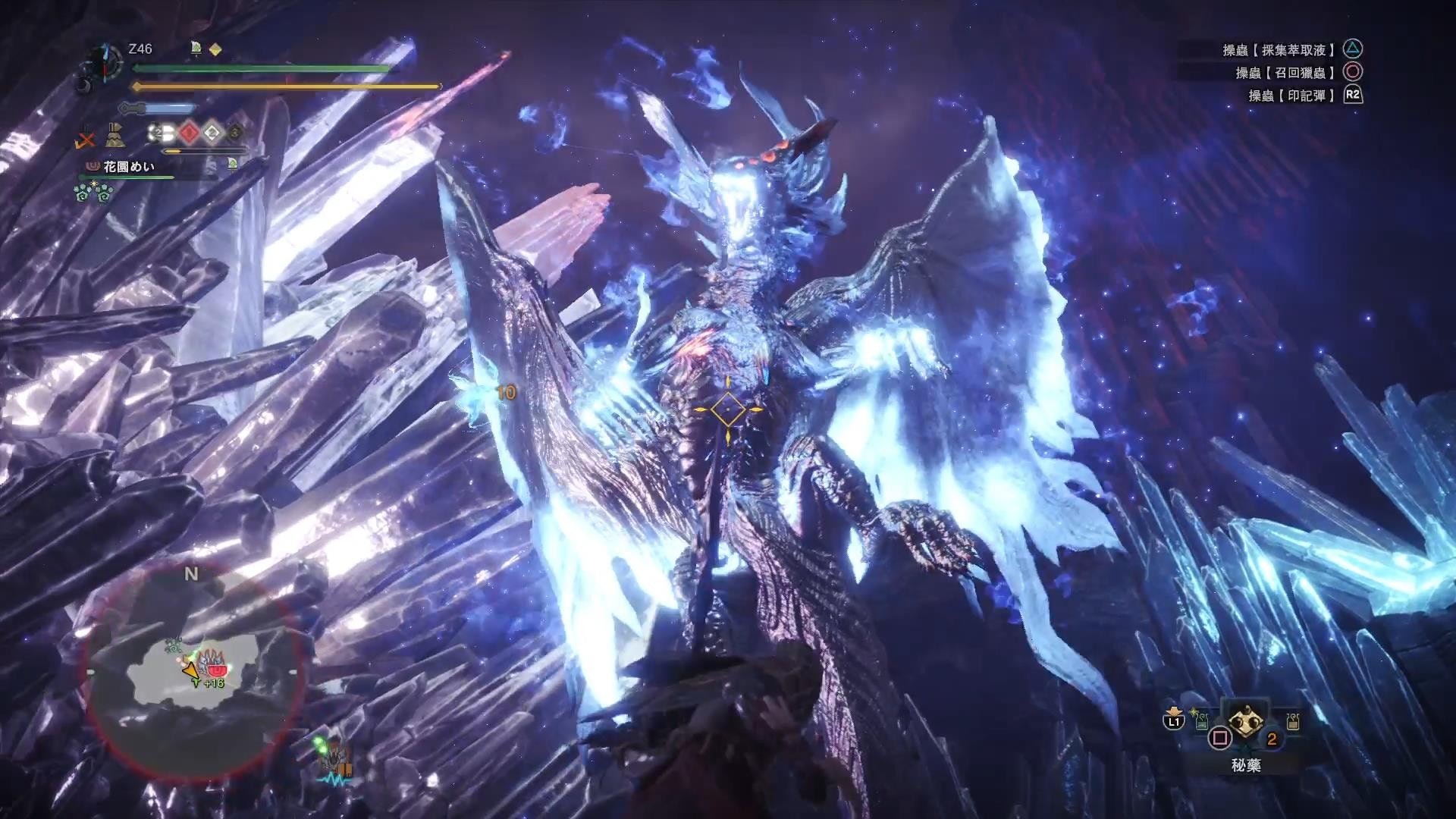Choose the green potion bottle left of 秘藥

point(1201,723)
